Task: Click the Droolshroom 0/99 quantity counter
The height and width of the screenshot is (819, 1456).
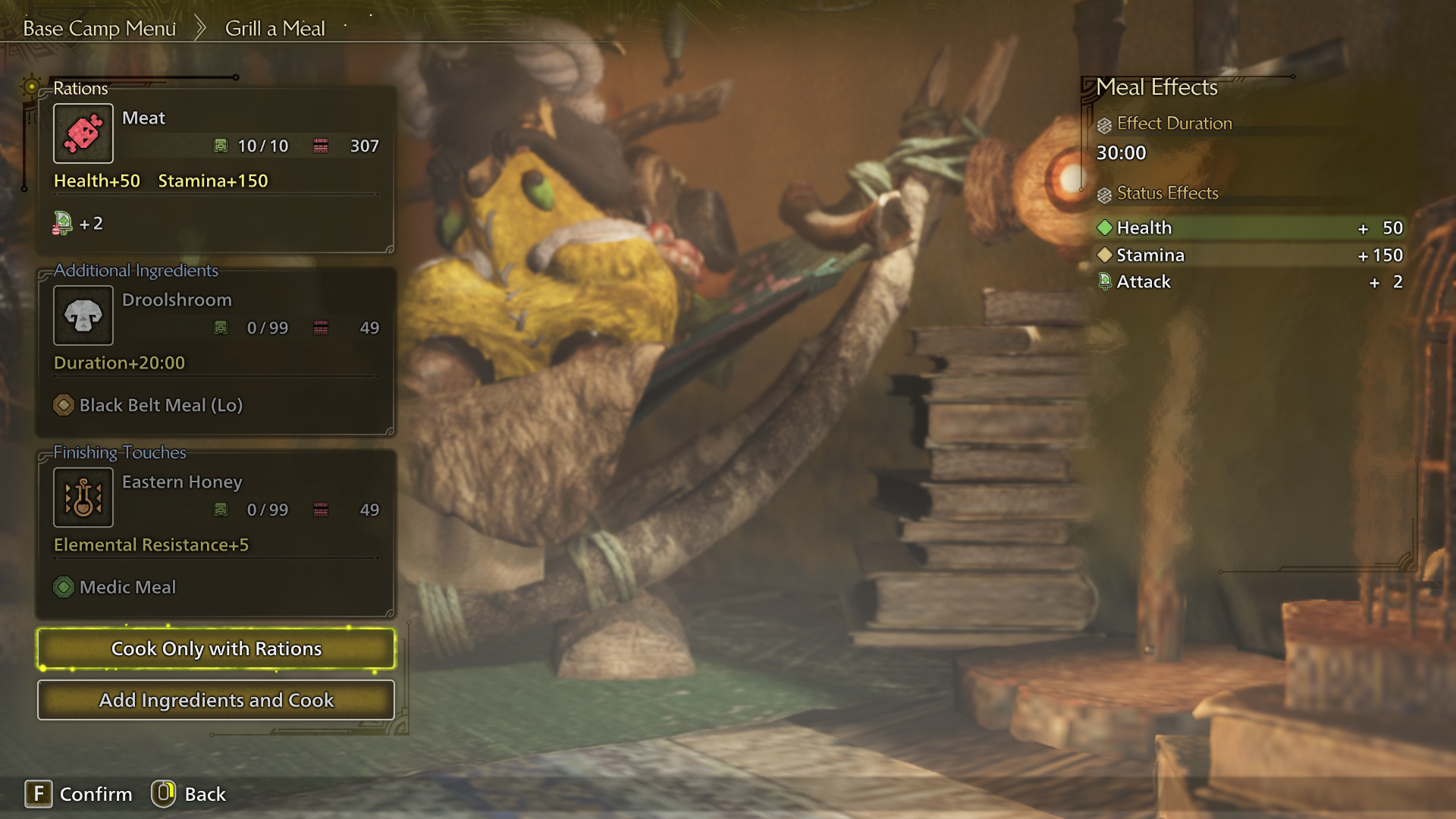Action: (269, 328)
